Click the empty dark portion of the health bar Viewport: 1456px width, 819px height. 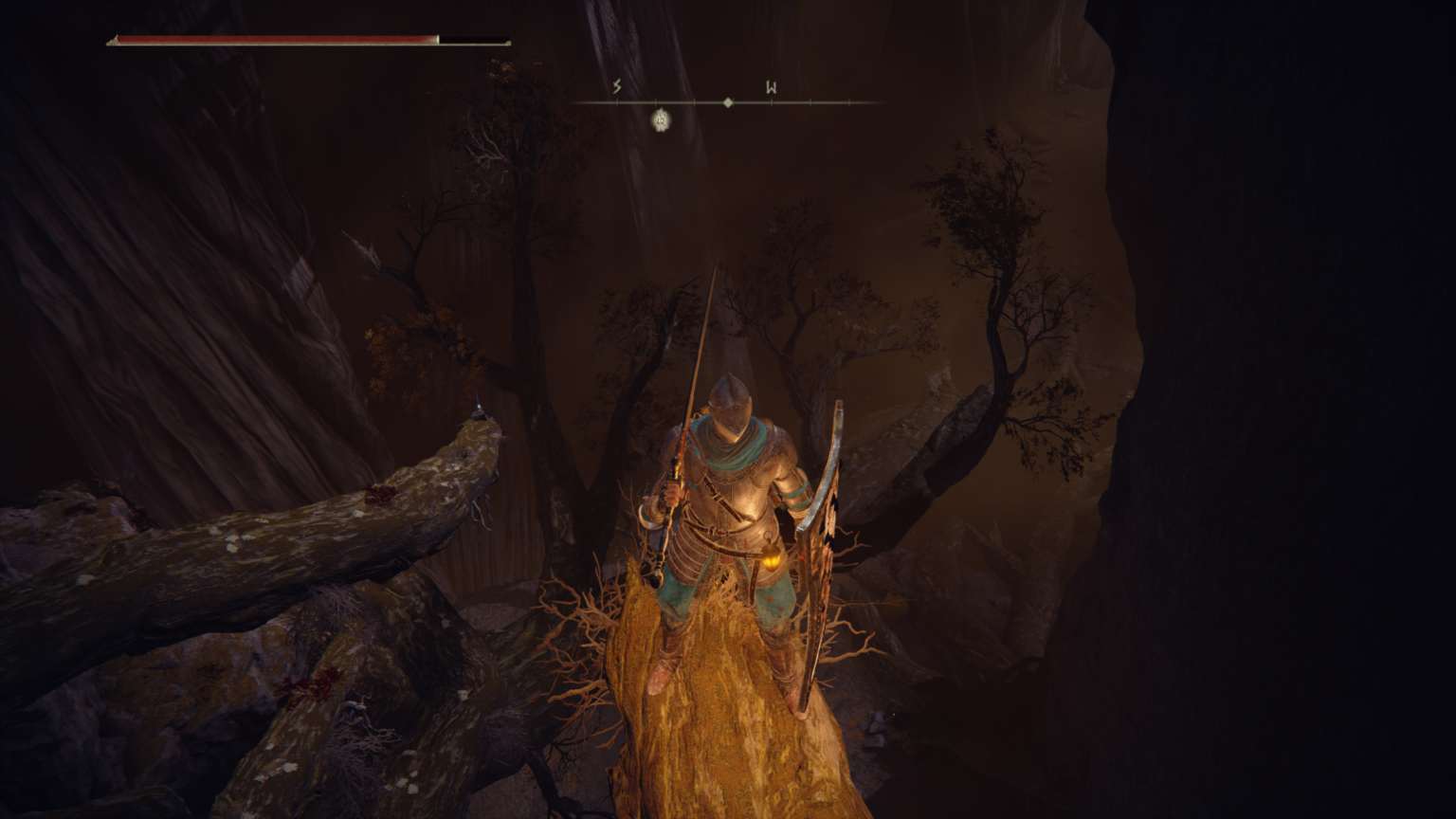pyautogui.click(x=474, y=41)
